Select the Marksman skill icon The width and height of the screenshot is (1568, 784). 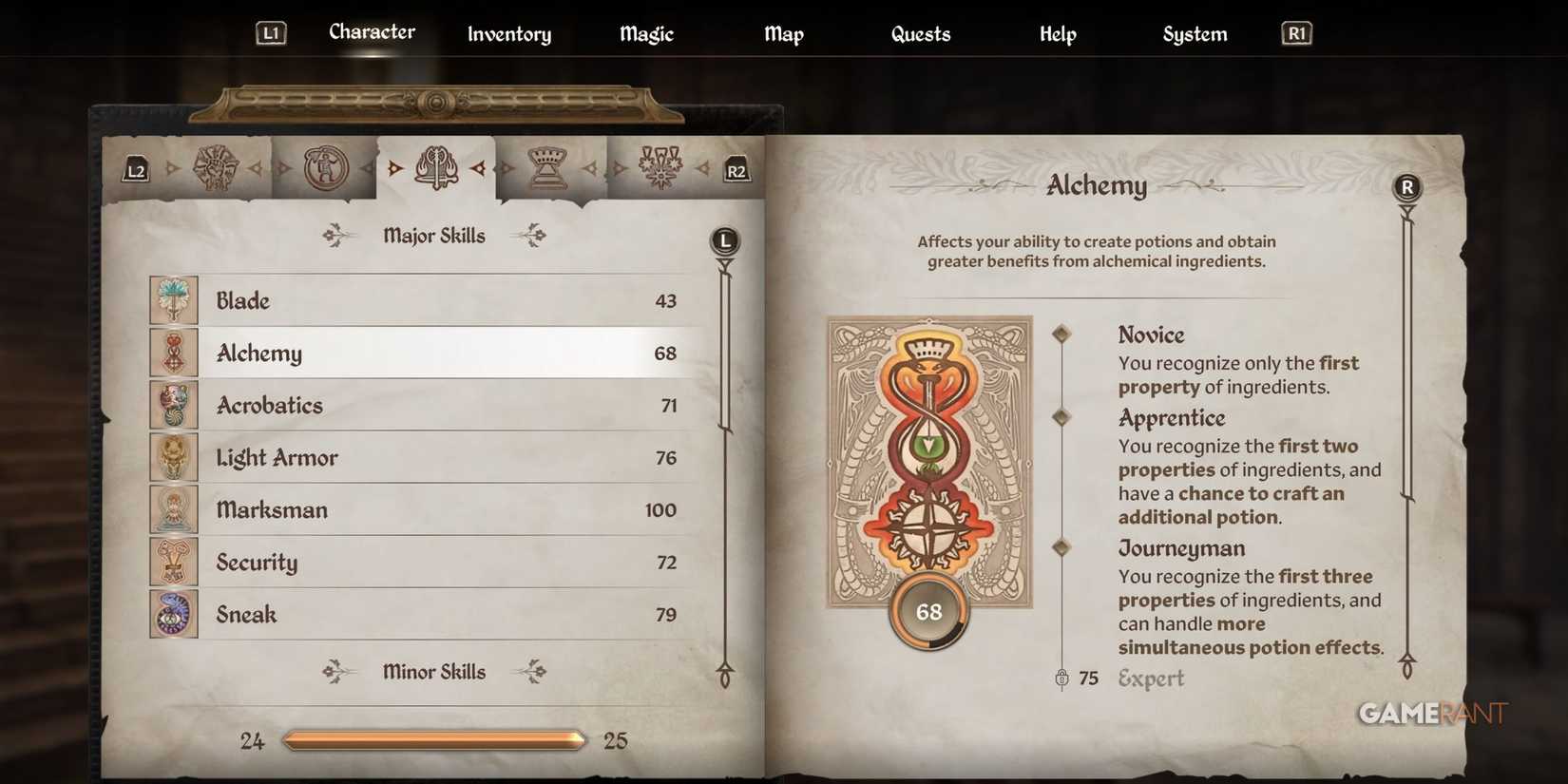click(174, 509)
